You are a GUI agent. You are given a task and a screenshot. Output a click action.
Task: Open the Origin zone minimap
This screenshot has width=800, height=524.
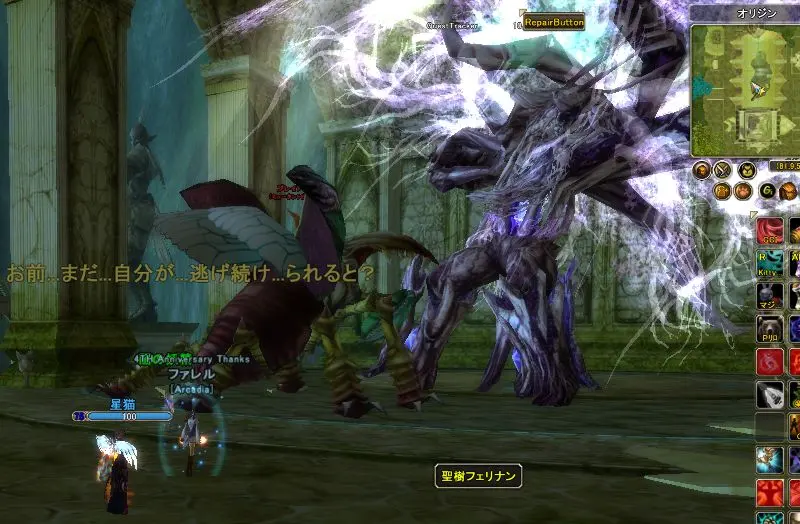[744, 84]
